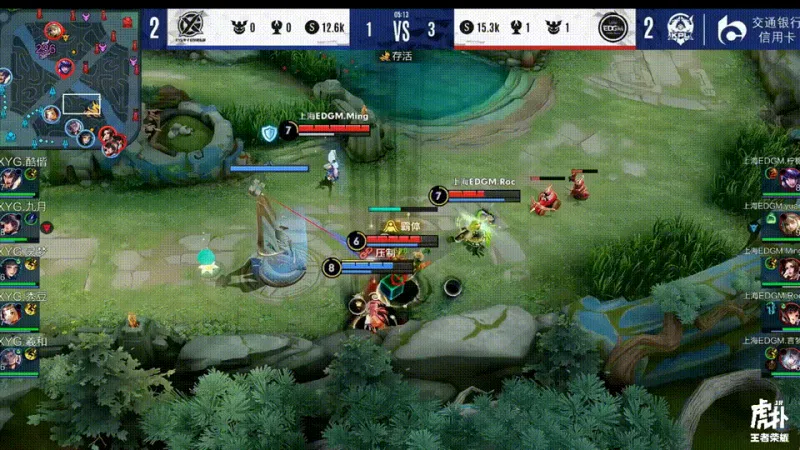Click the minimap
800x450 pixels.
(x=68, y=78)
